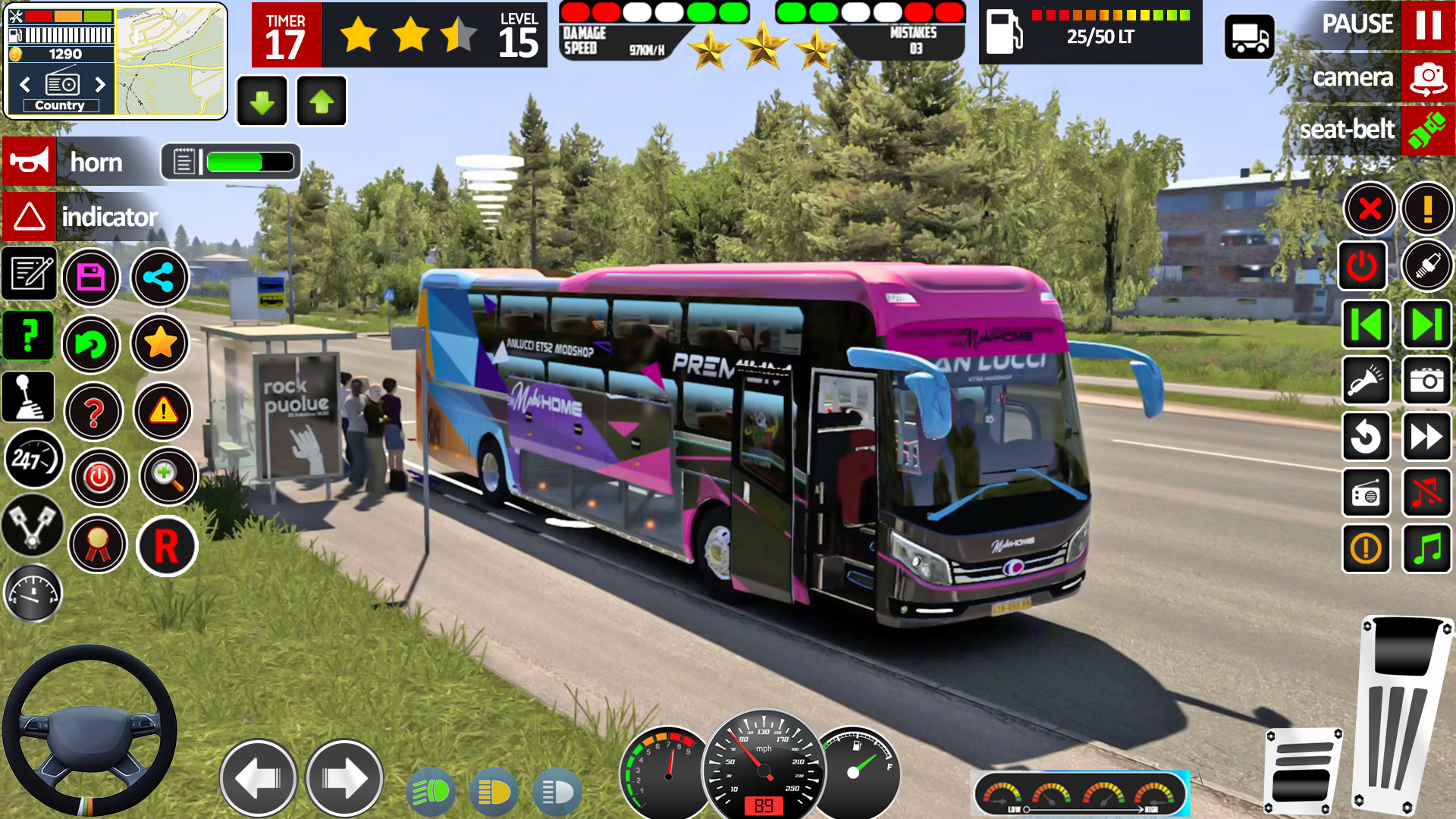The height and width of the screenshot is (819, 1456).
Task: Open the blue share icon
Action: coord(159,278)
